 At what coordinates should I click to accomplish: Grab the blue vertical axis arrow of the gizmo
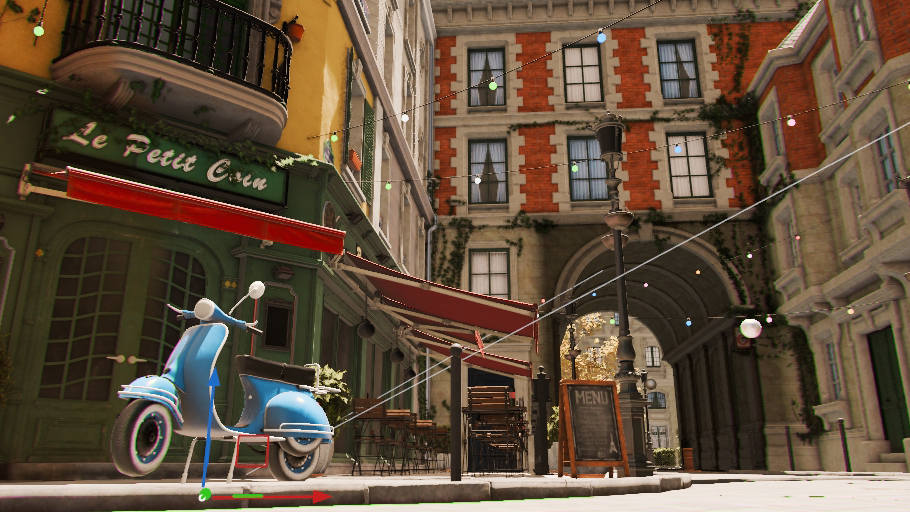coord(210,420)
